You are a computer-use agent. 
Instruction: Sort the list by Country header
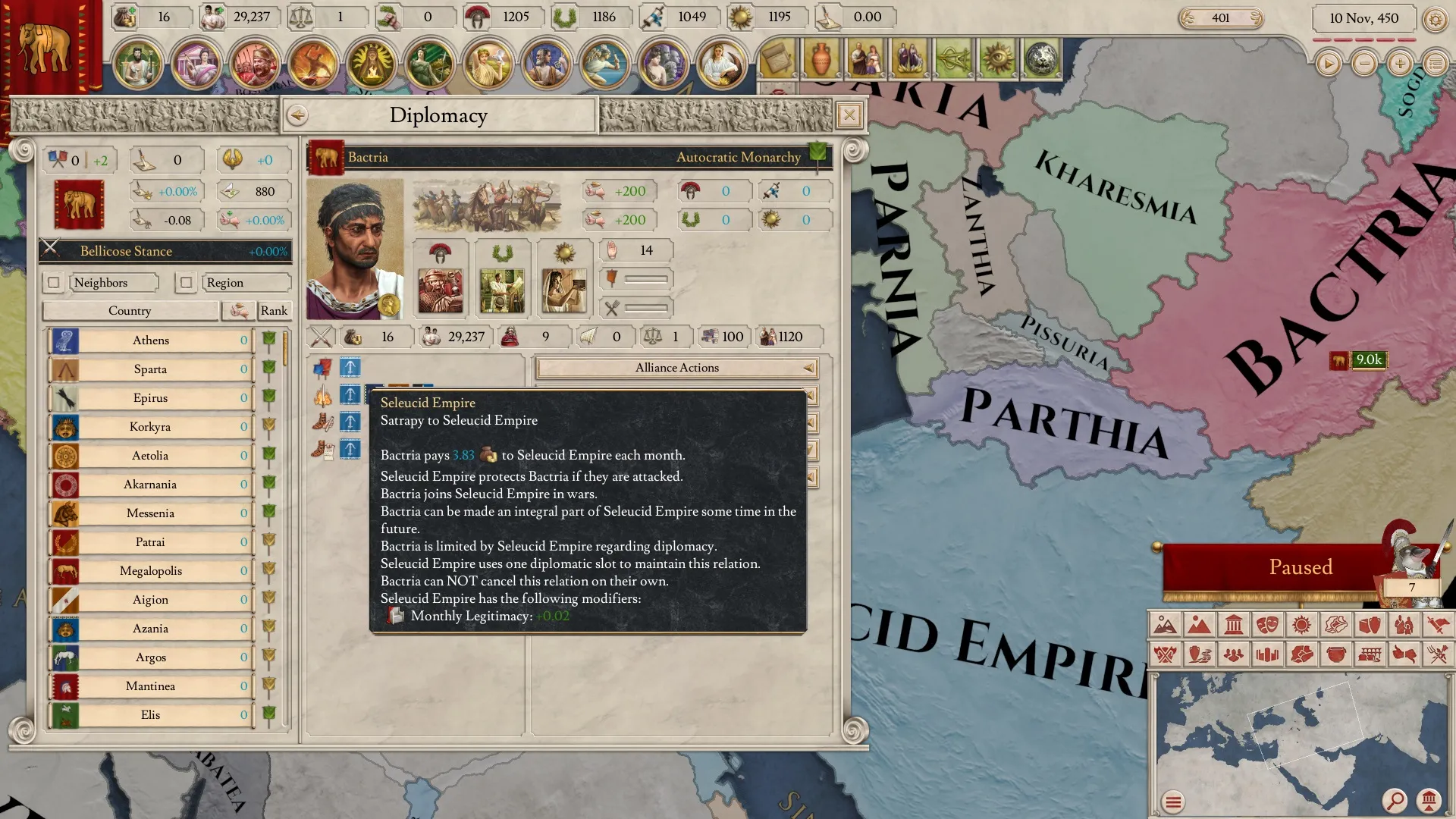tap(130, 311)
